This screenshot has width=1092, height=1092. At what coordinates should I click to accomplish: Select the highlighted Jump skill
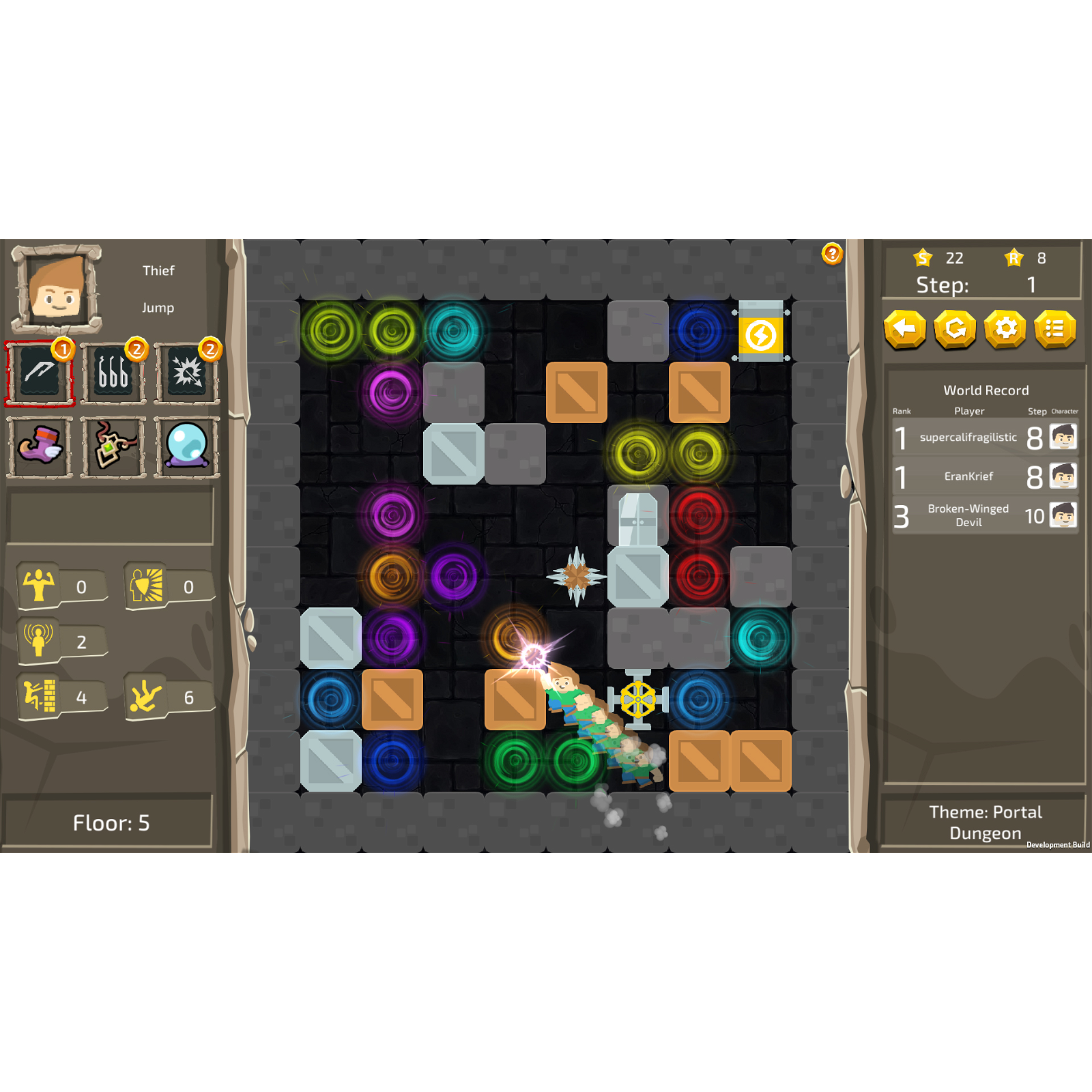tap(39, 372)
